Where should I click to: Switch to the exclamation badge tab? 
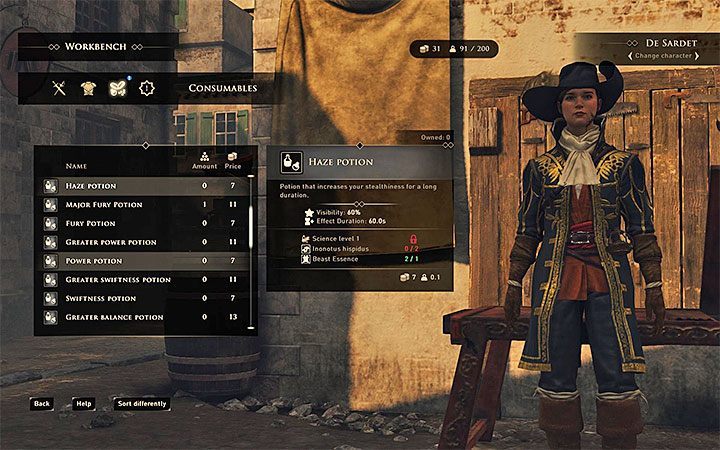click(147, 88)
